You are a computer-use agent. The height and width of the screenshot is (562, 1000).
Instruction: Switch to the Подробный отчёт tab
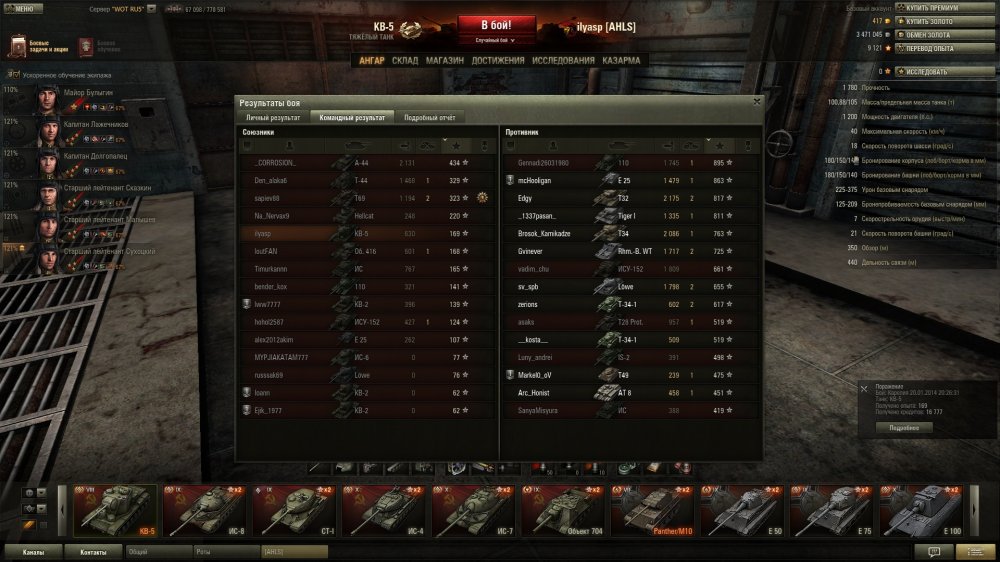point(429,117)
